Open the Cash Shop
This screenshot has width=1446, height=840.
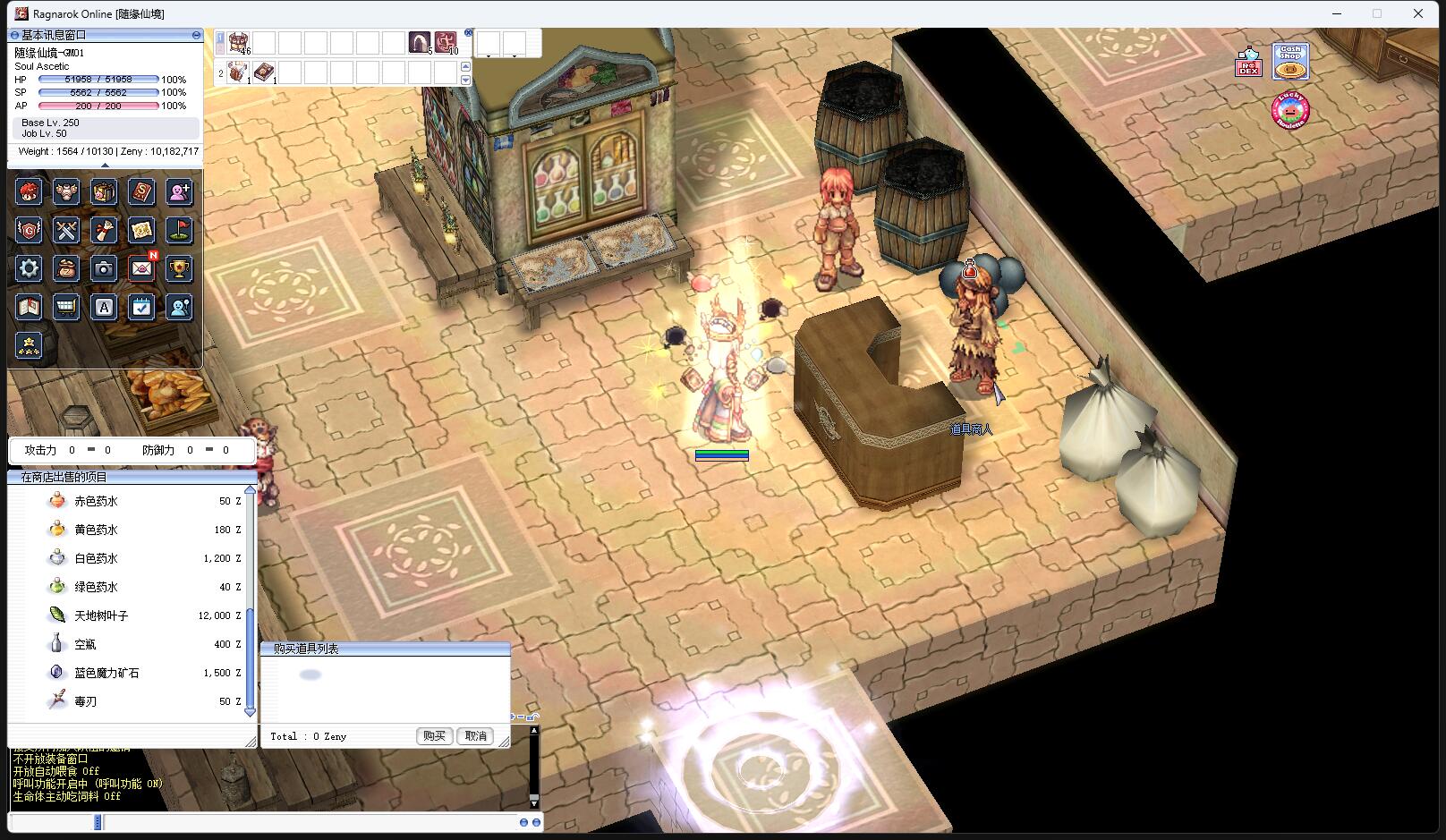pos(1290,62)
